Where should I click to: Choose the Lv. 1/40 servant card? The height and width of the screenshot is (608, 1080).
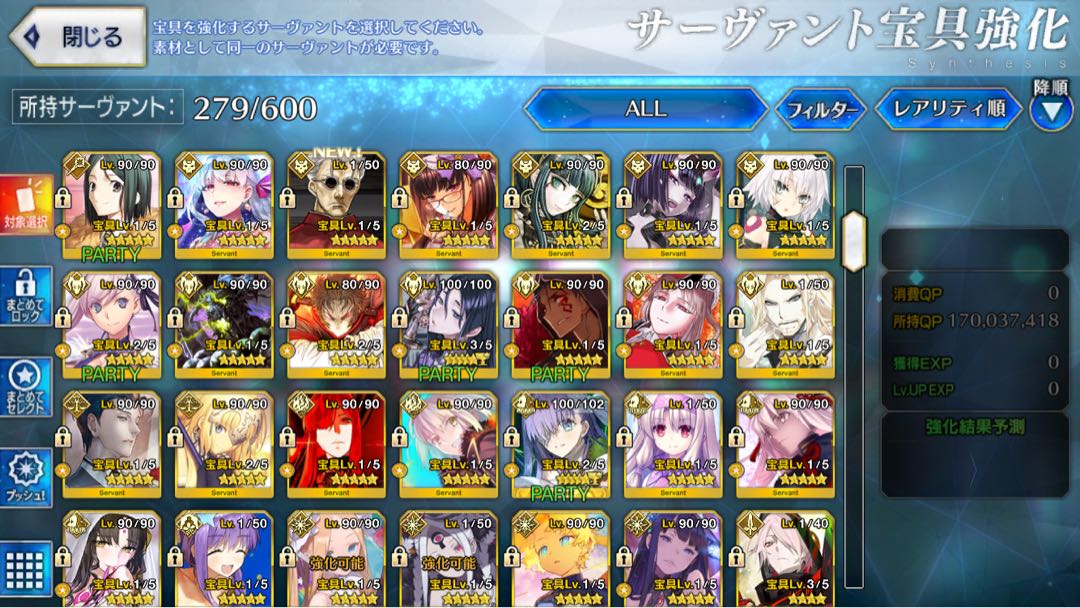click(783, 560)
